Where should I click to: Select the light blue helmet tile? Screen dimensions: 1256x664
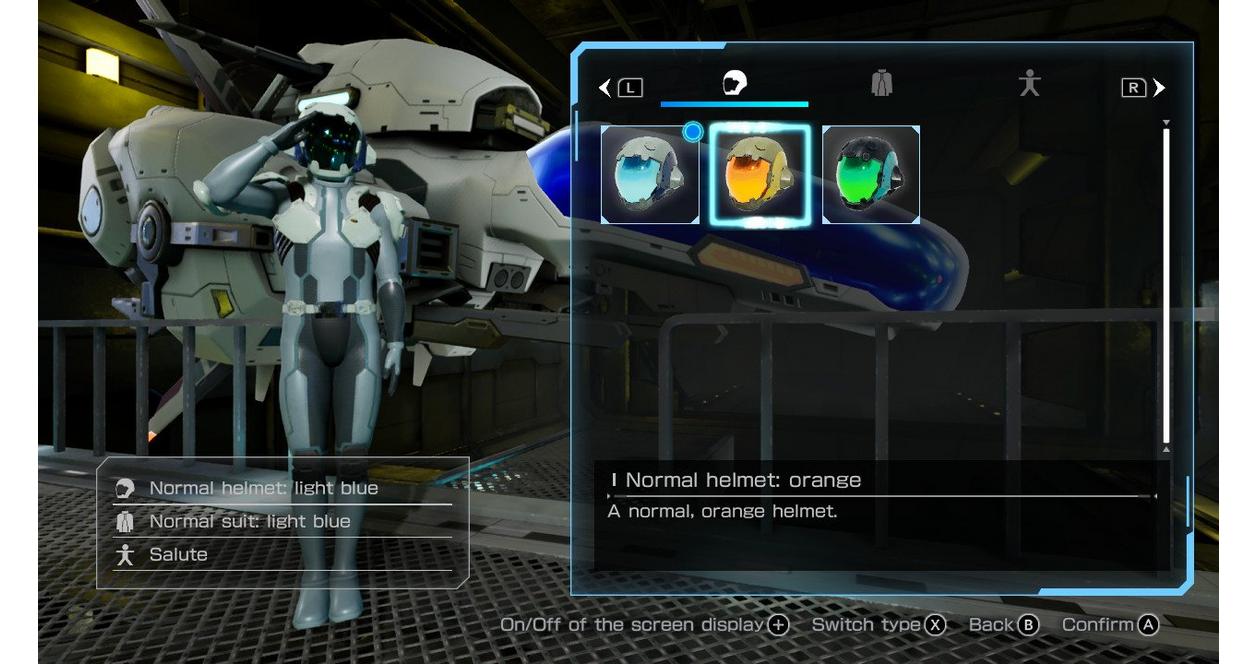pyautogui.click(x=650, y=174)
